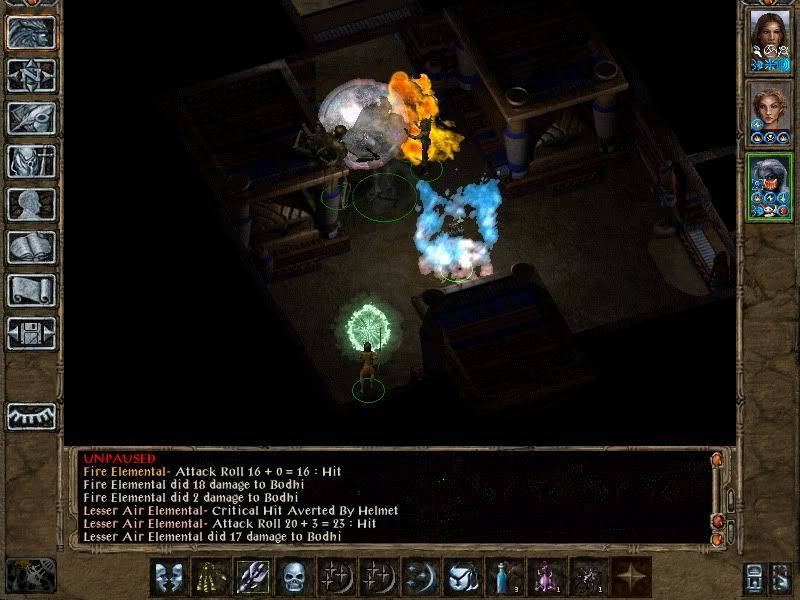Select the brown-haired woman's portrait
The image size is (800, 600).
770,40
